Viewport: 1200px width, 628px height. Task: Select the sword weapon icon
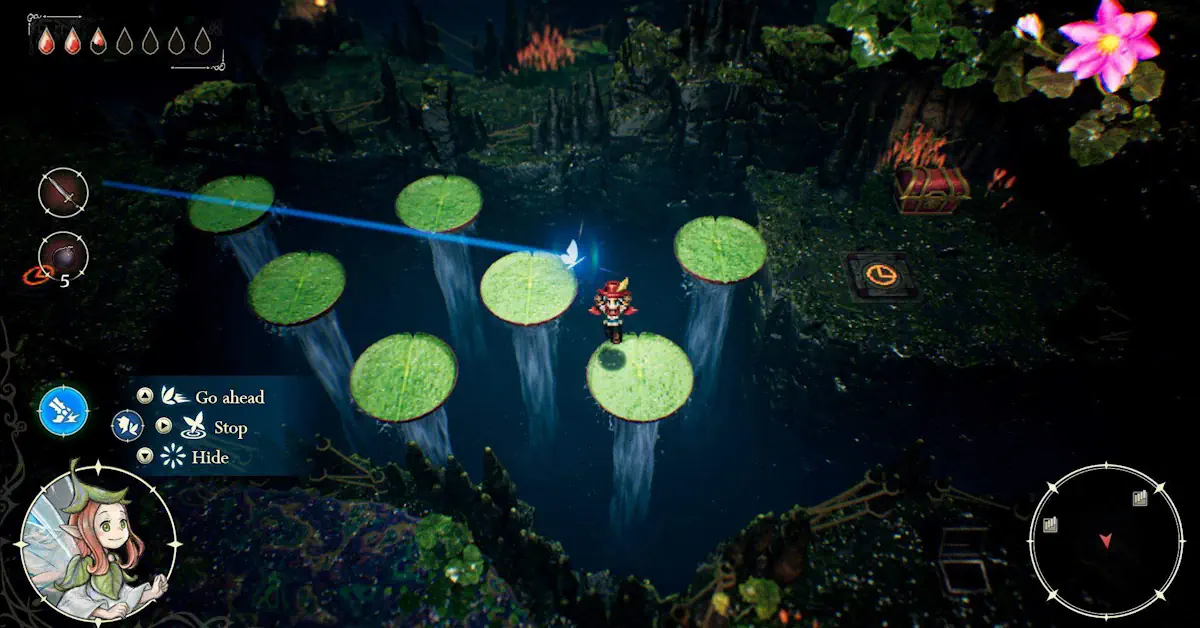click(x=63, y=192)
